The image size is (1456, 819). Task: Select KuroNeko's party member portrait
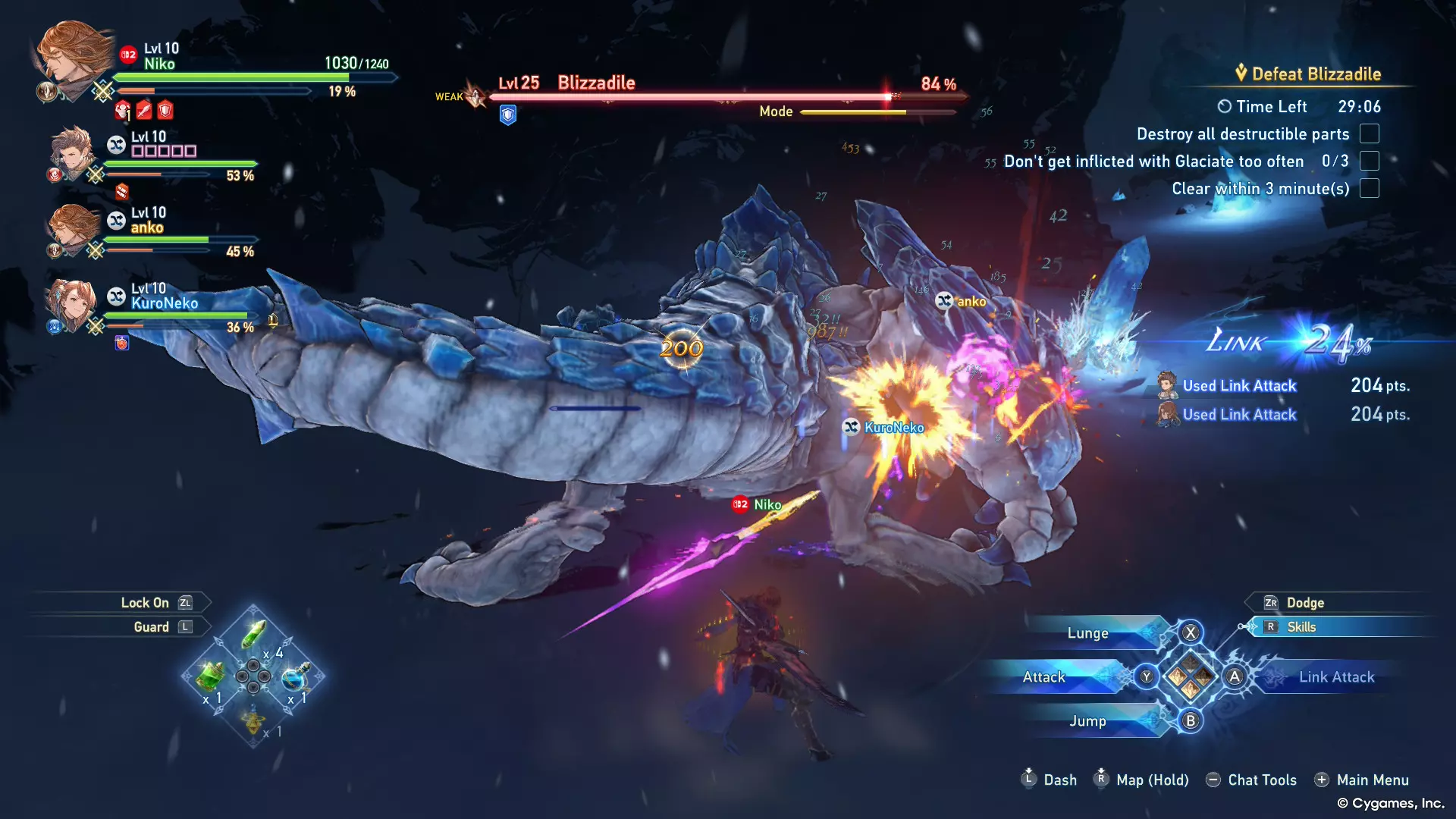click(72, 305)
